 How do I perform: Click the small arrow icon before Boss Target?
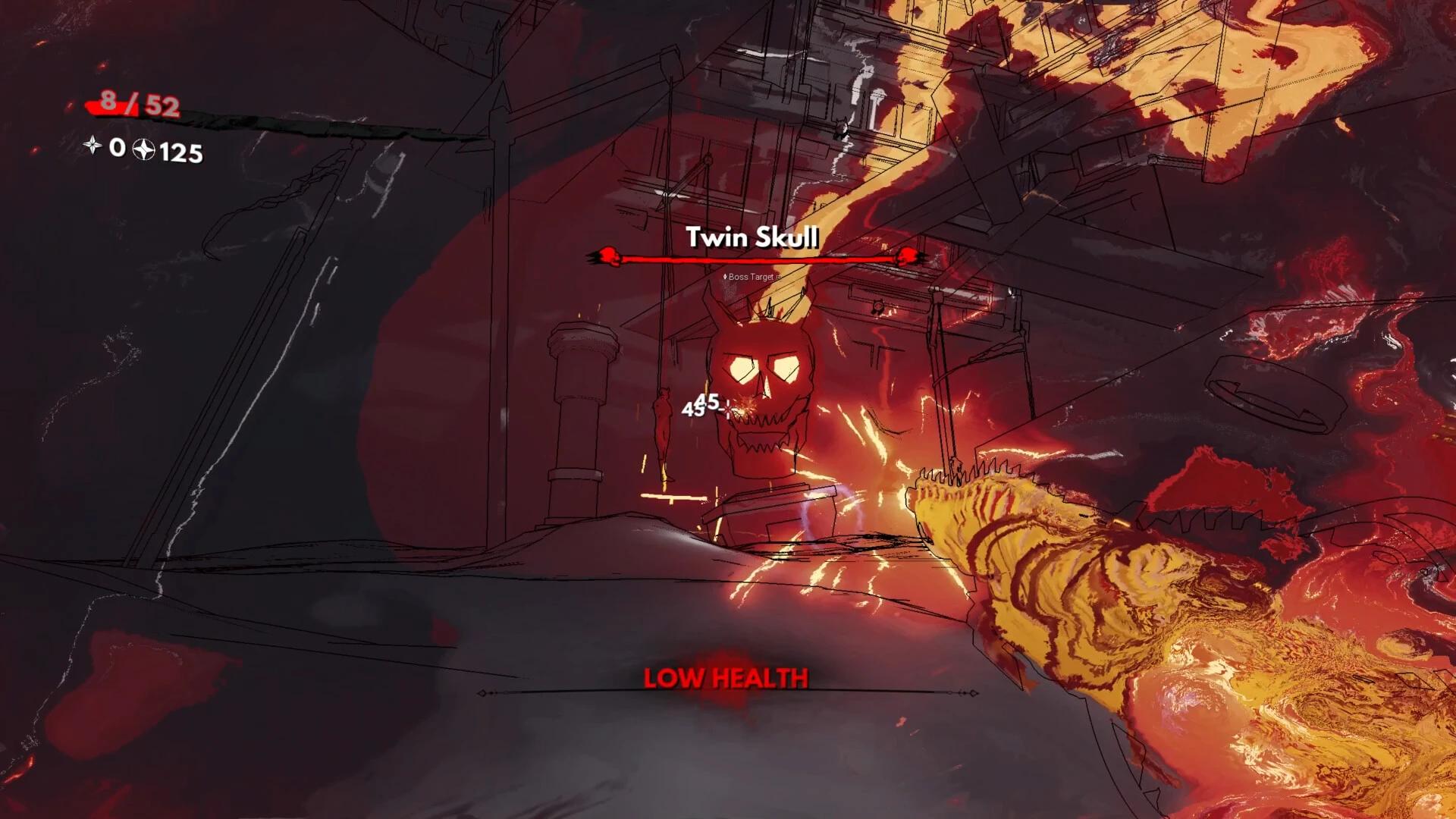(x=725, y=276)
